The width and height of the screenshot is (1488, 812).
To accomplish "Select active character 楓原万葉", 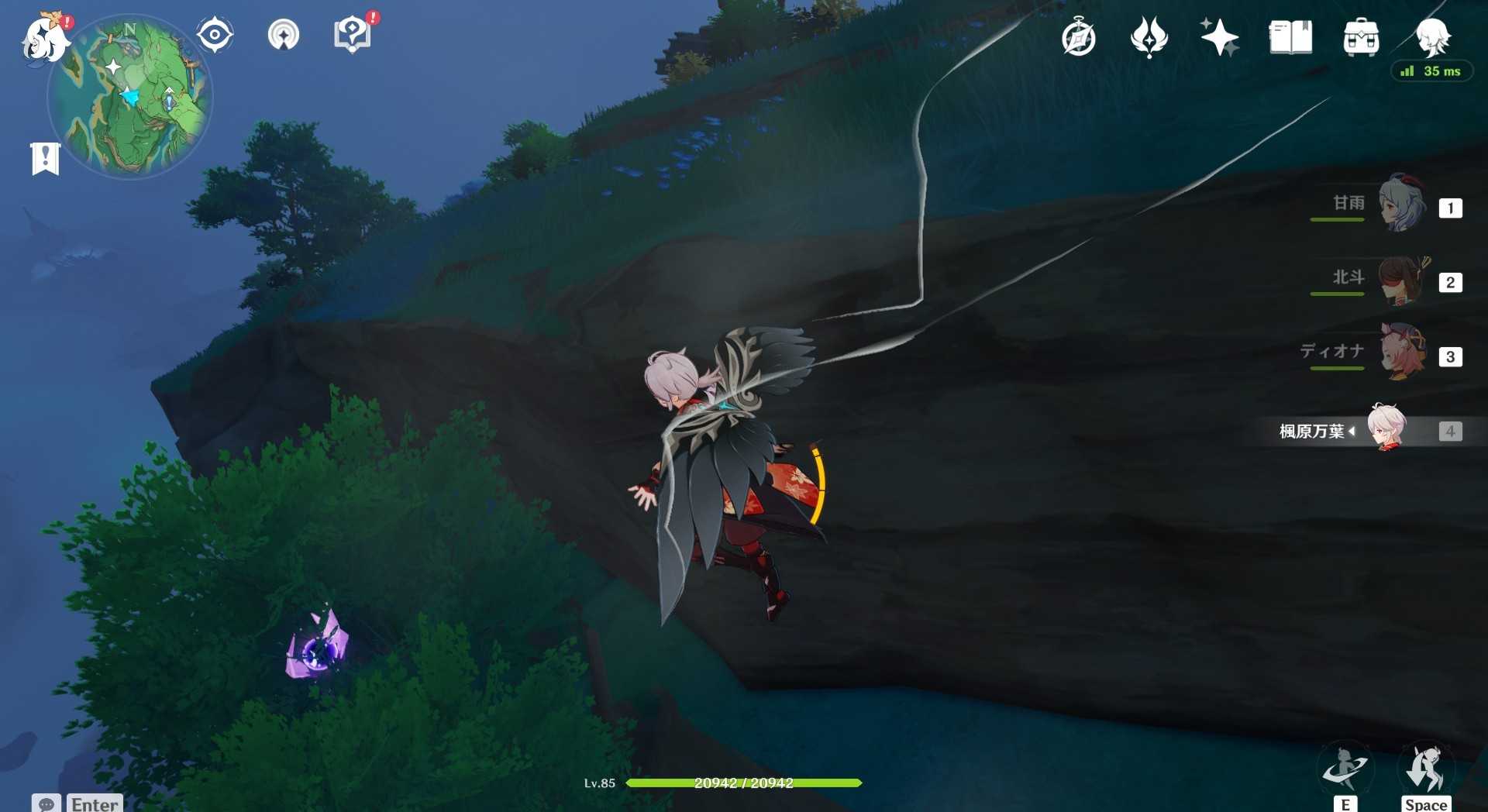I will (x=1386, y=428).
